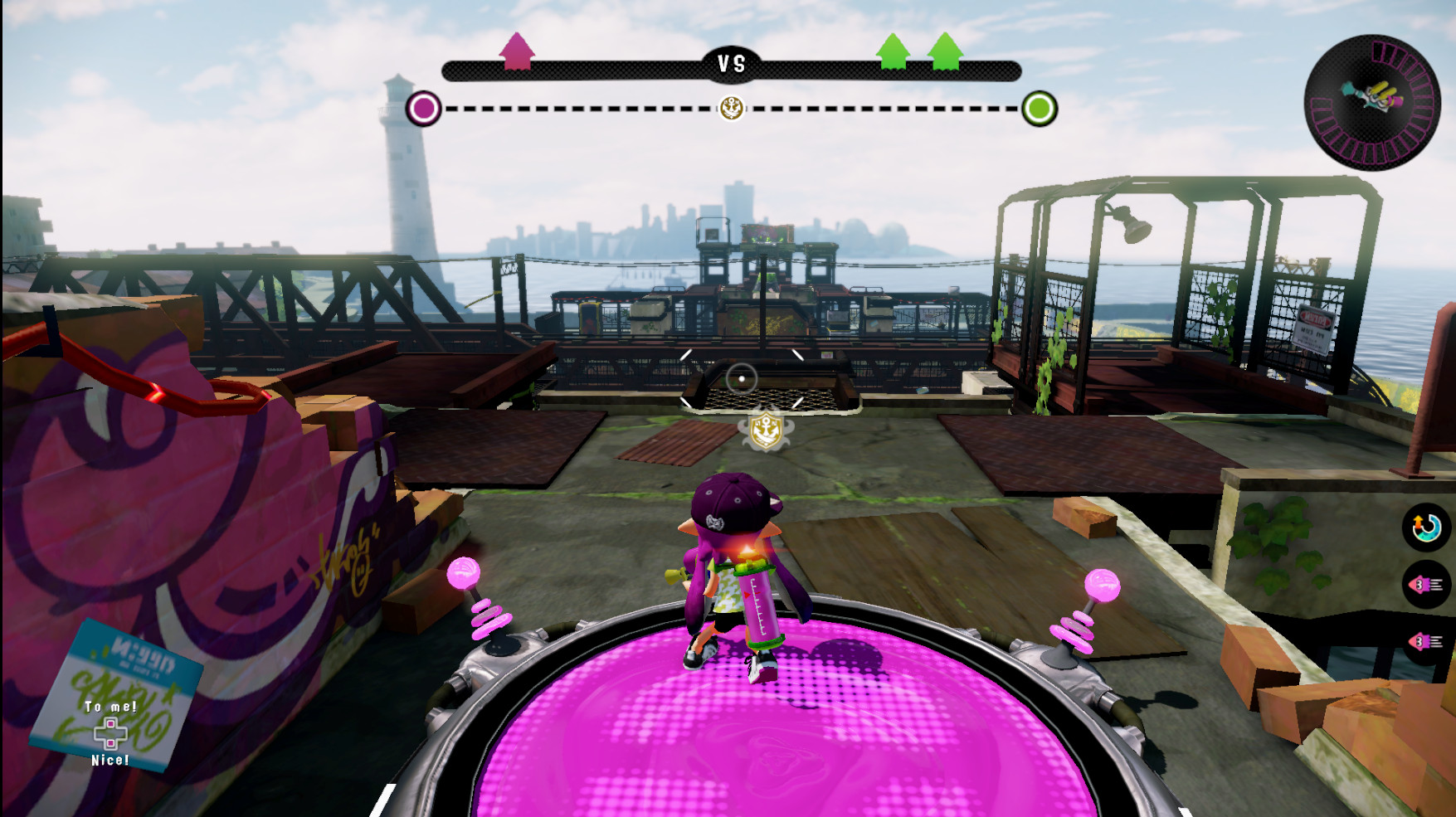Select the magenta team squid arrow
The width and height of the screenshot is (1456, 817).
point(518,52)
